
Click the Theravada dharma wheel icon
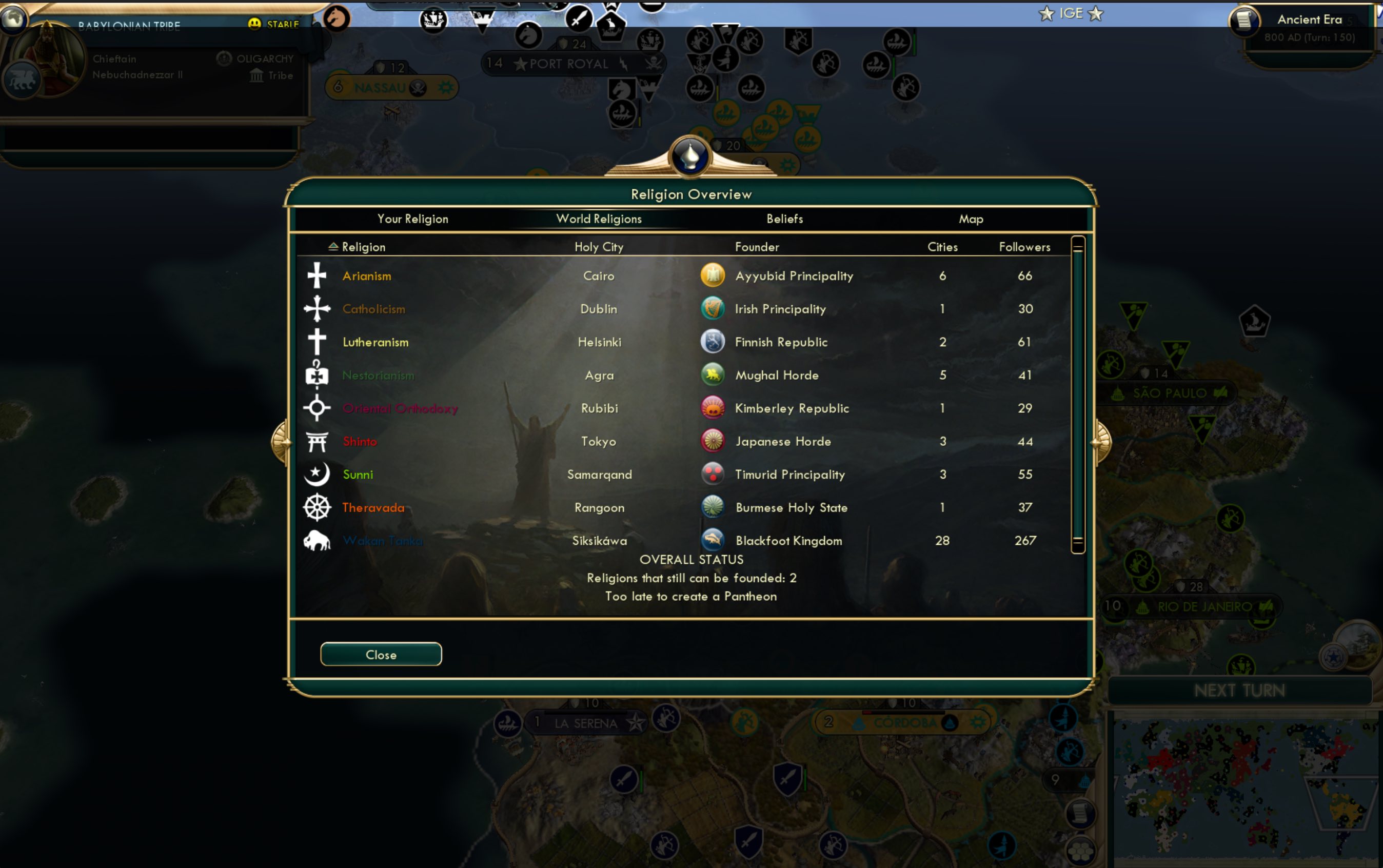point(317,507)
